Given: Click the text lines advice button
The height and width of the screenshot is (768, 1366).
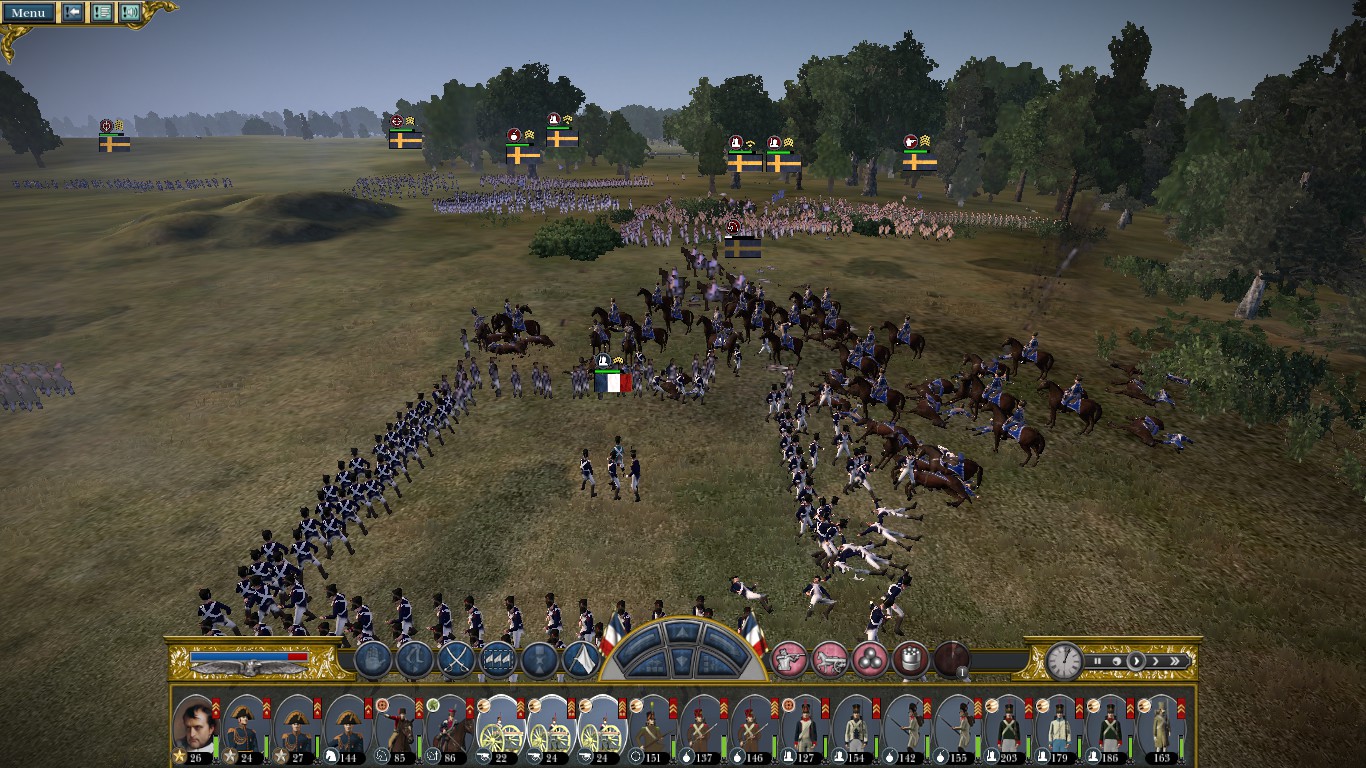Looking at the screenshot, I should 102,13.
